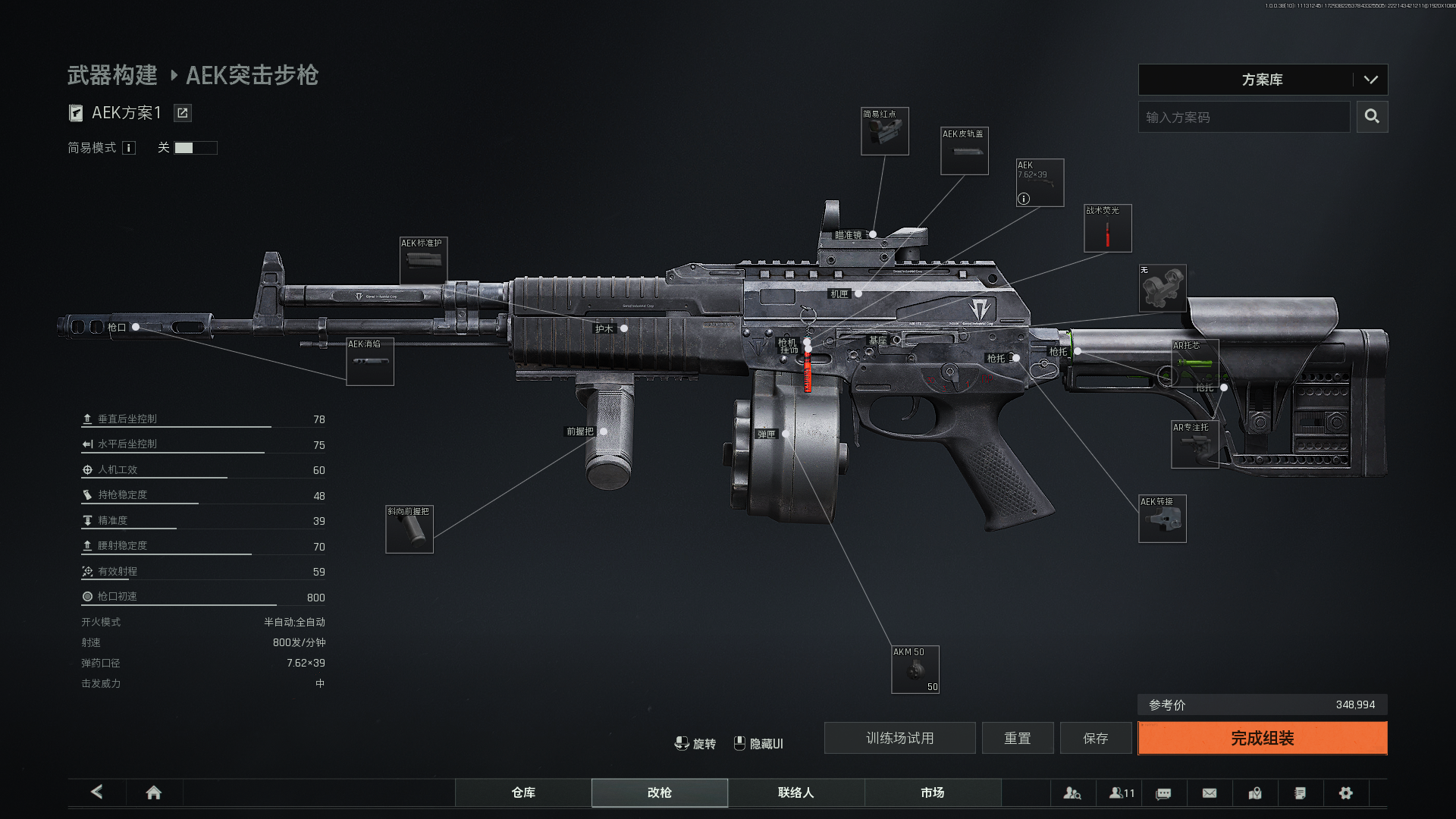The height and width of the screenshot is (819, 1456).
Task: Click the scheme code search icon
Action: point(1372,117)
